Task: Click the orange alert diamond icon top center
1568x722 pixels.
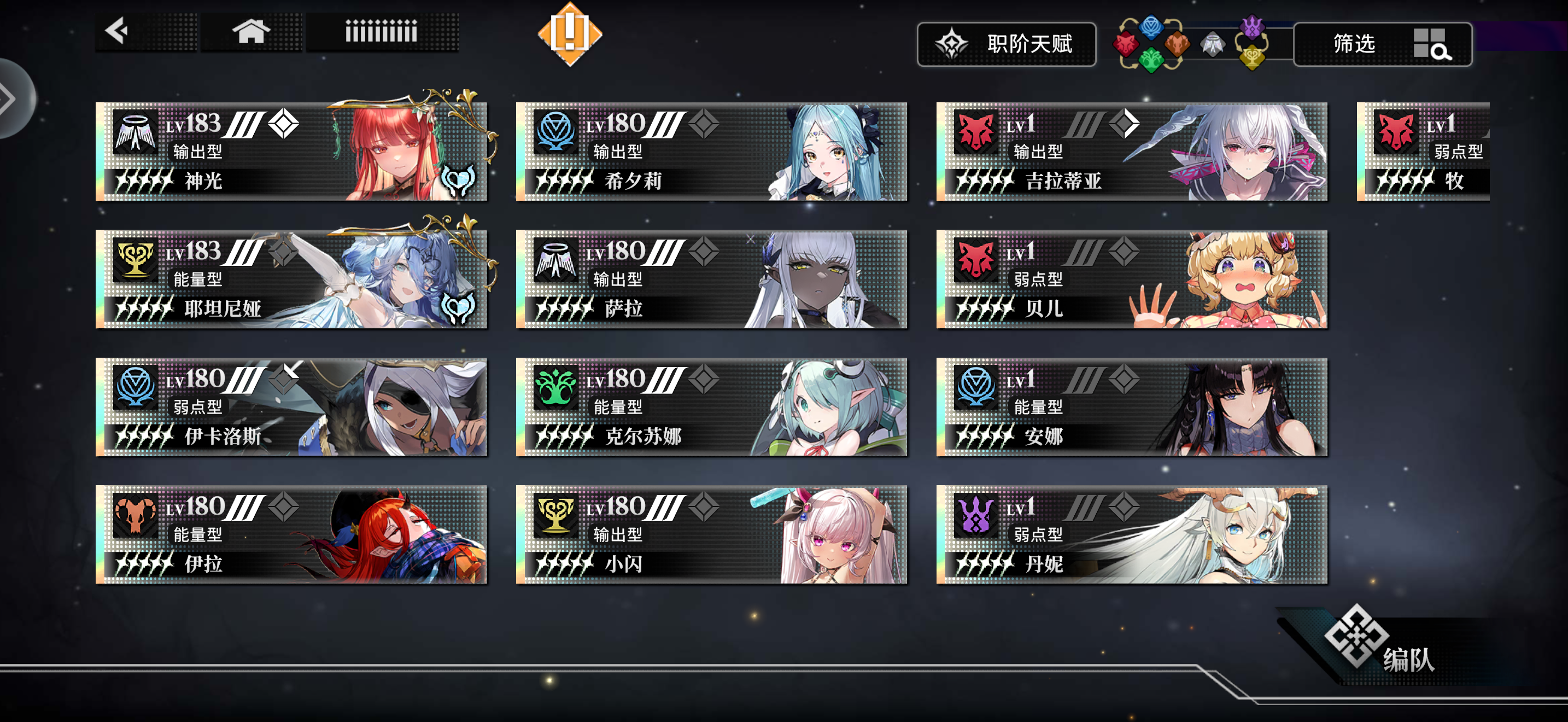Action: coord(570,33)
